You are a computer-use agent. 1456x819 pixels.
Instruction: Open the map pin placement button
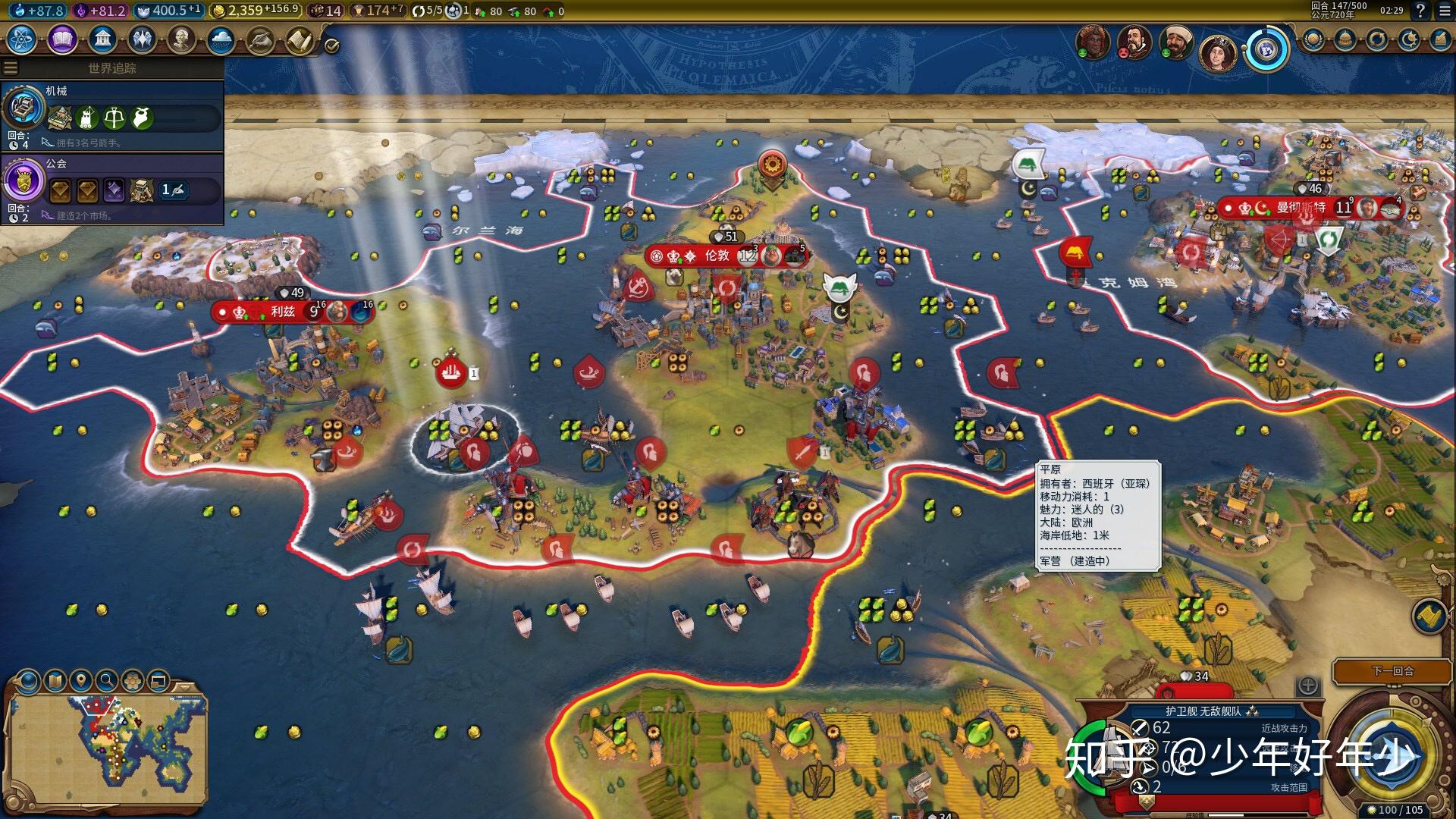click(x=80, y=681)
